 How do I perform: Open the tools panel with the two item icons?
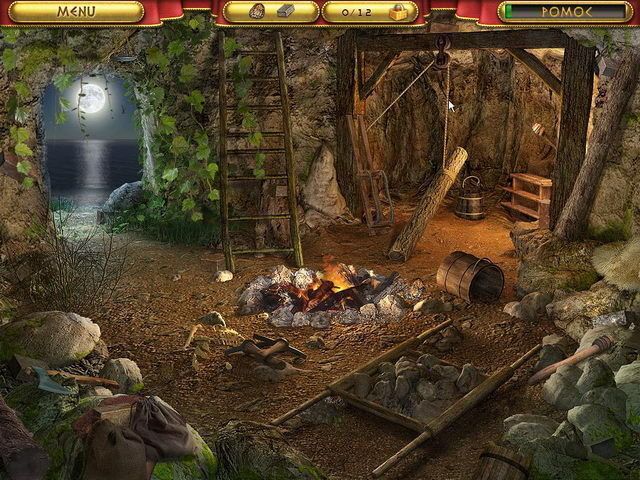coord(271,12)
